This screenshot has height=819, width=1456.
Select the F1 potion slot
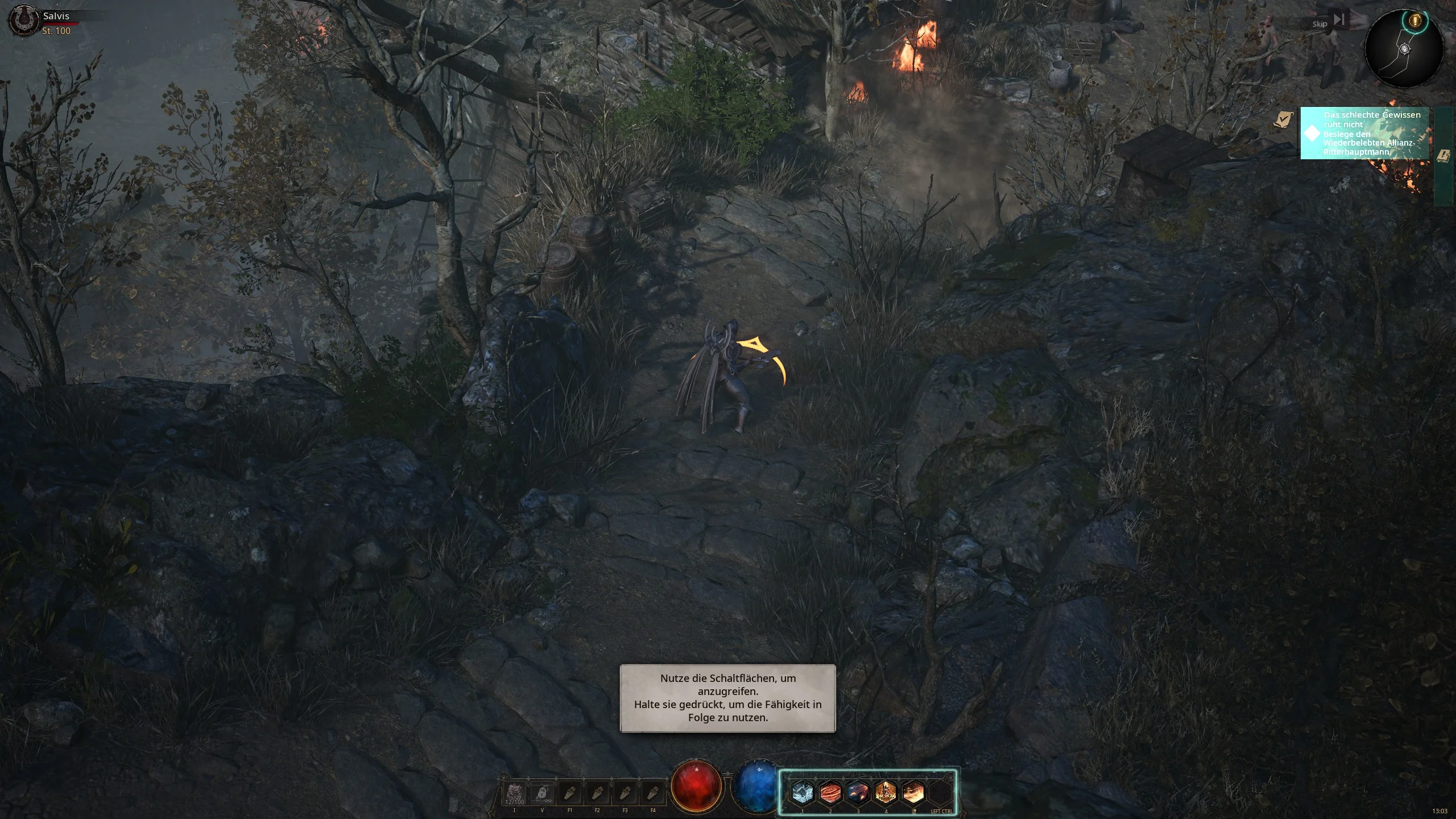570,793
